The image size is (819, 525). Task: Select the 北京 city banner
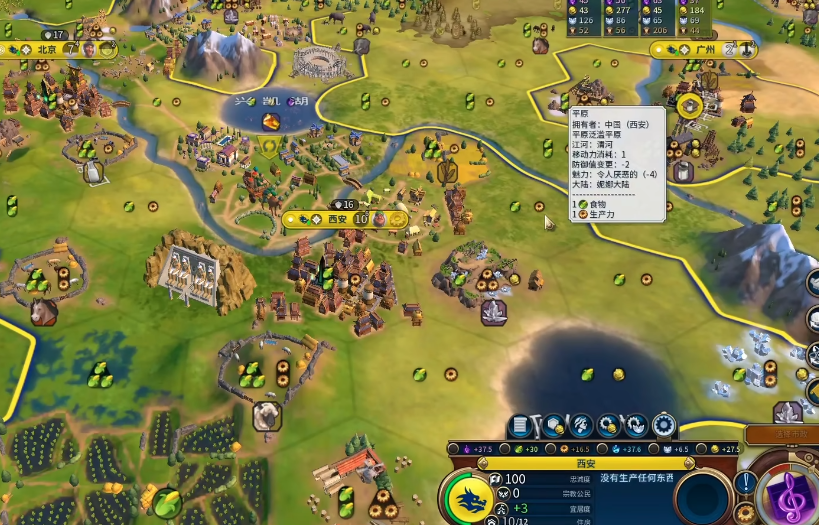coord(47,48)
